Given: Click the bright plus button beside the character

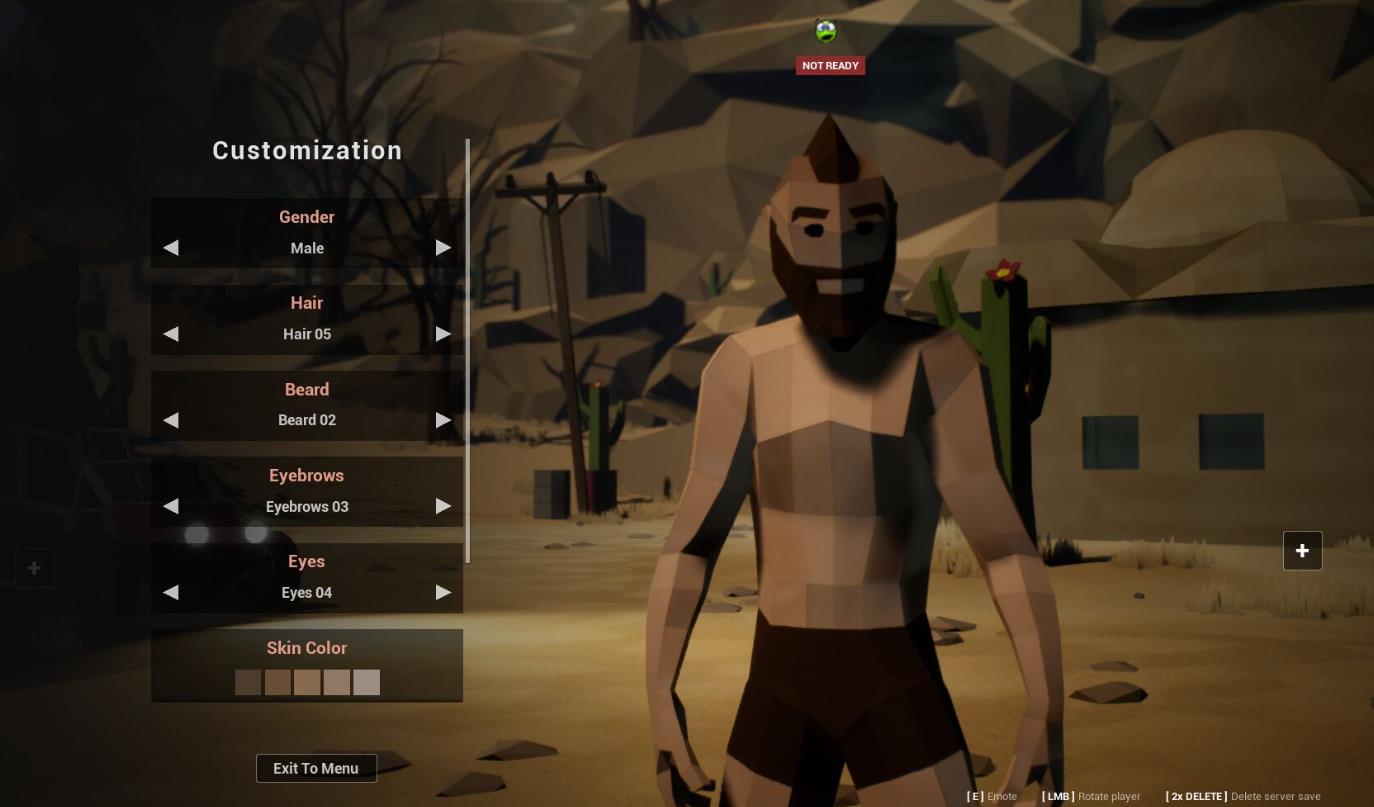Looking at the screenshot, I should [x=1302, y=551].
